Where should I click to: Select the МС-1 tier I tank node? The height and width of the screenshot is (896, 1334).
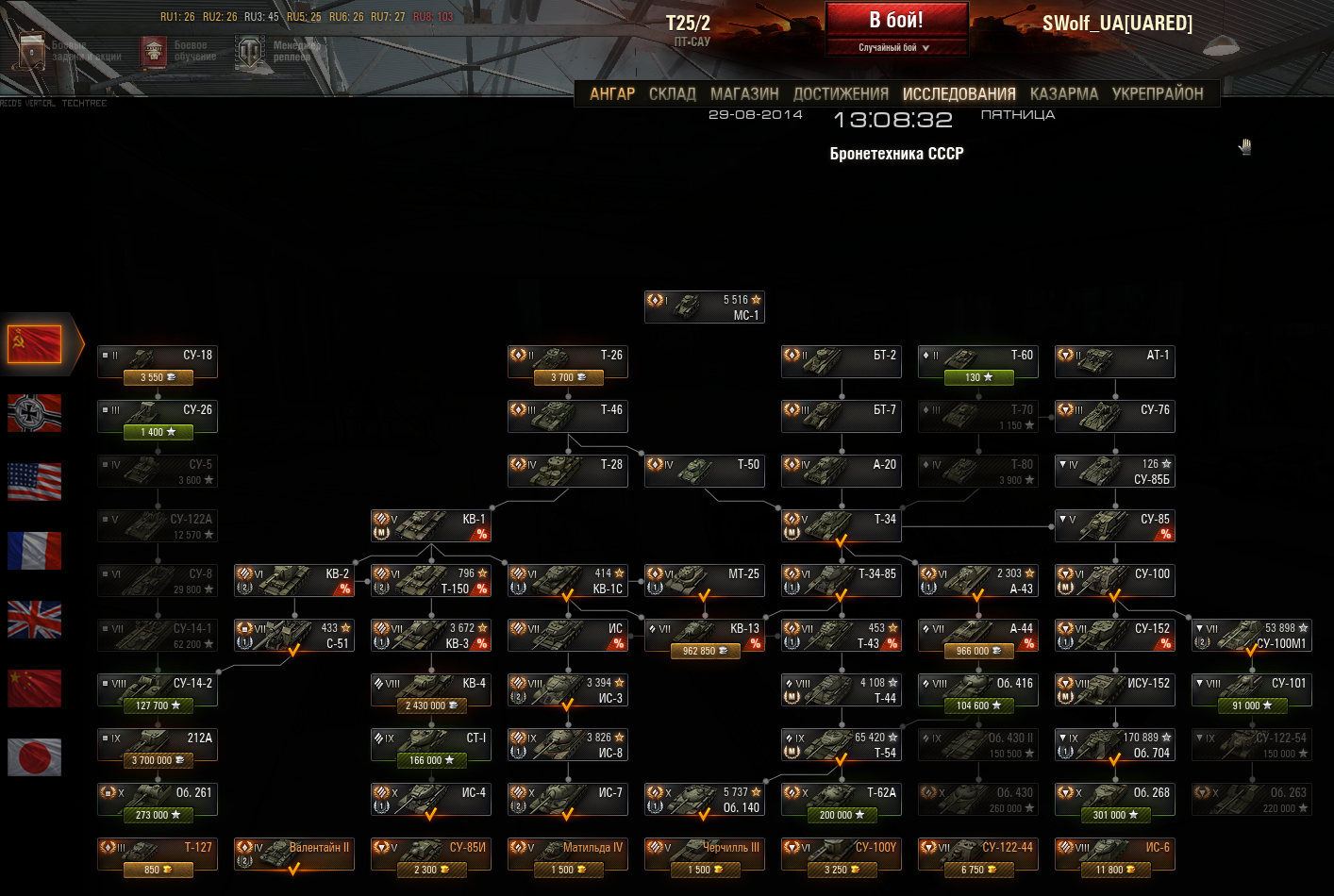tap(704, 307)
